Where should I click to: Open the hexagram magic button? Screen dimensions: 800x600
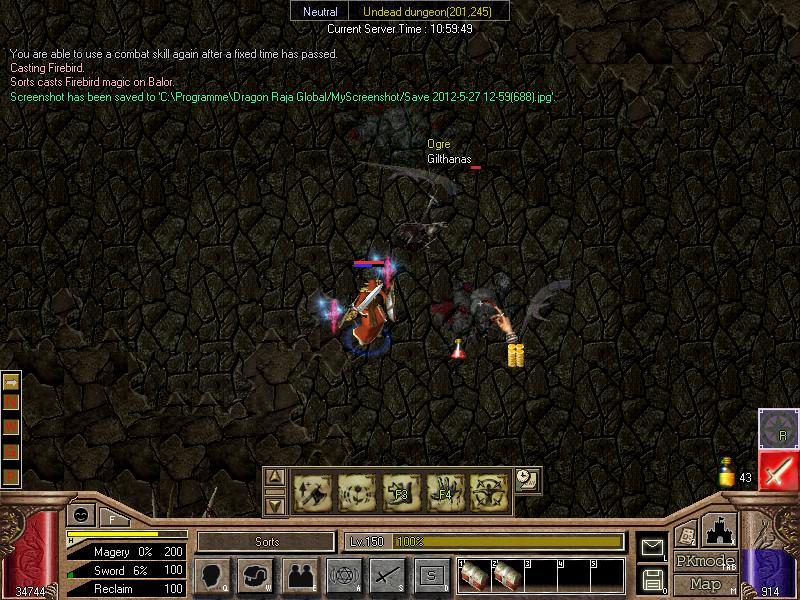(x=343, y=576)
